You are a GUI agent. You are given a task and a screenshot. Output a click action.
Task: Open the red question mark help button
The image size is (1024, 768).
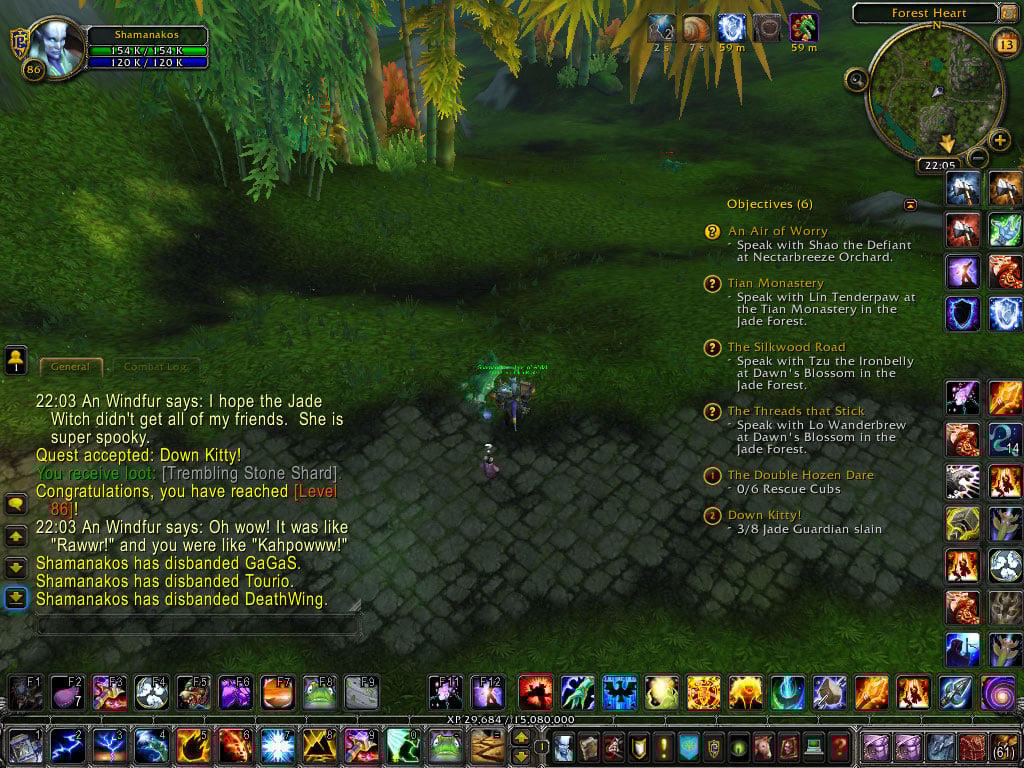click(x=840, y=746)
